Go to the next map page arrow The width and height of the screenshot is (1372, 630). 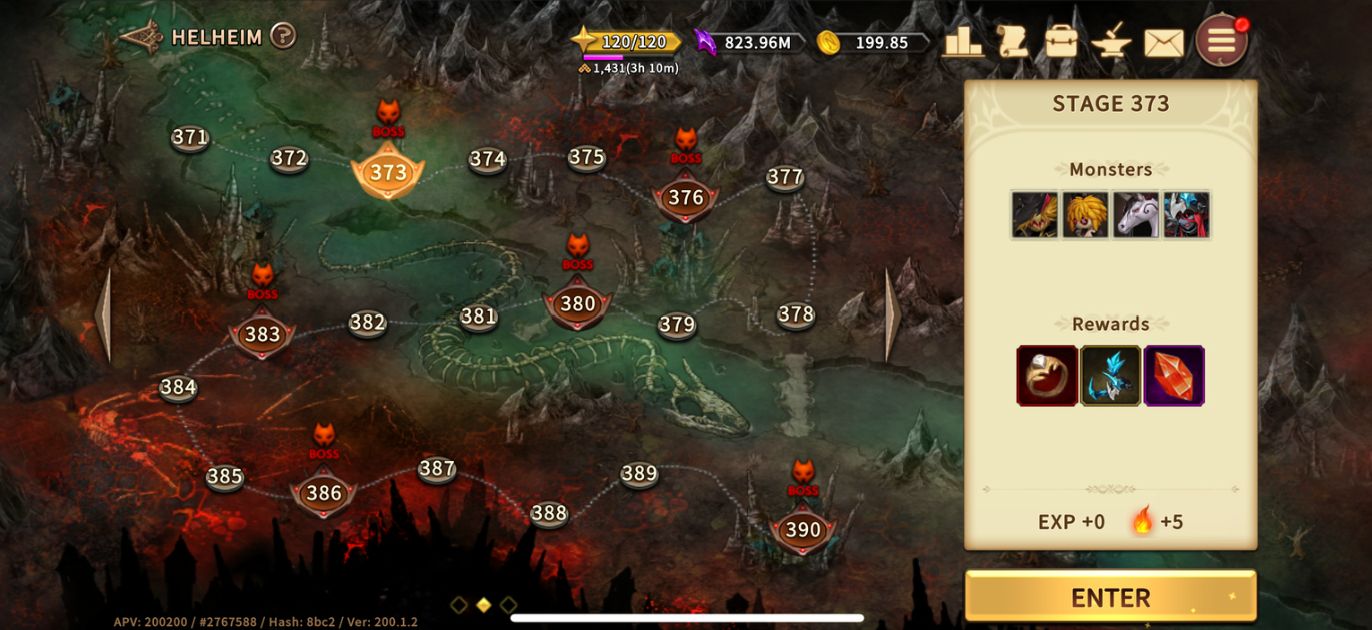coord(893,316)
